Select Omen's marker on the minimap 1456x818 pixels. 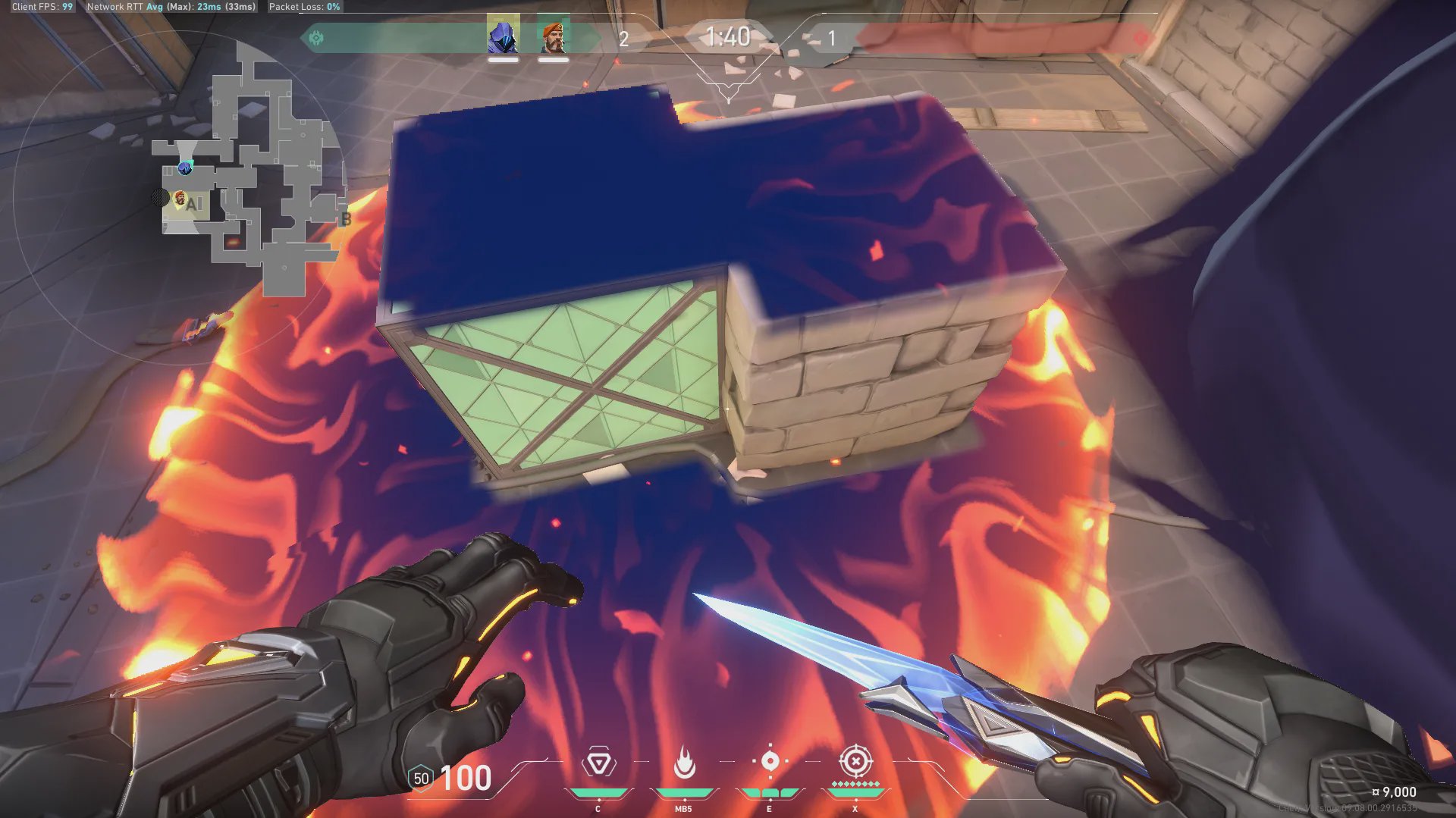pyautogui.click(x=185, y=168)
